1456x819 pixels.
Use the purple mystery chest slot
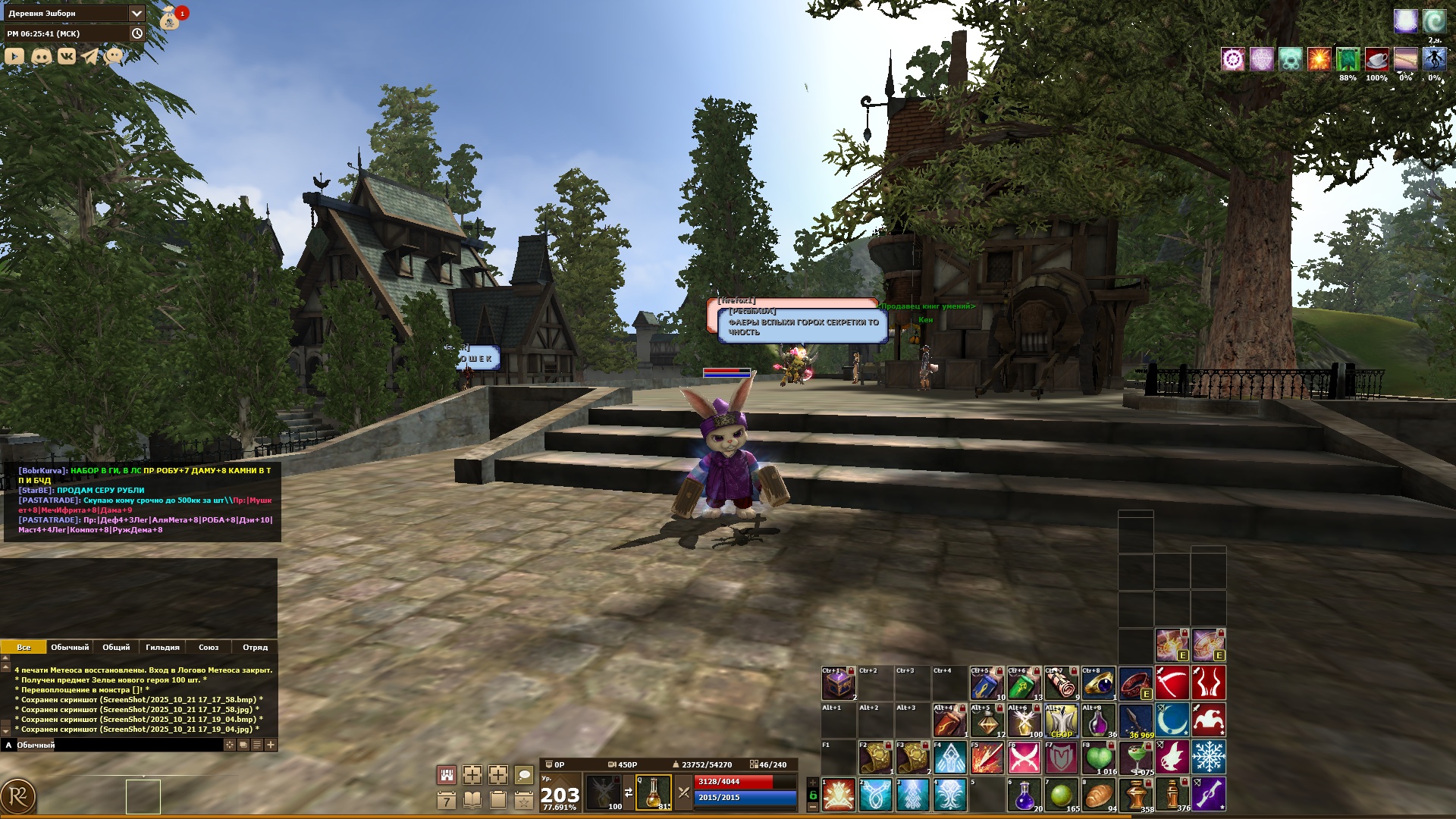click(x=839, y=684)
